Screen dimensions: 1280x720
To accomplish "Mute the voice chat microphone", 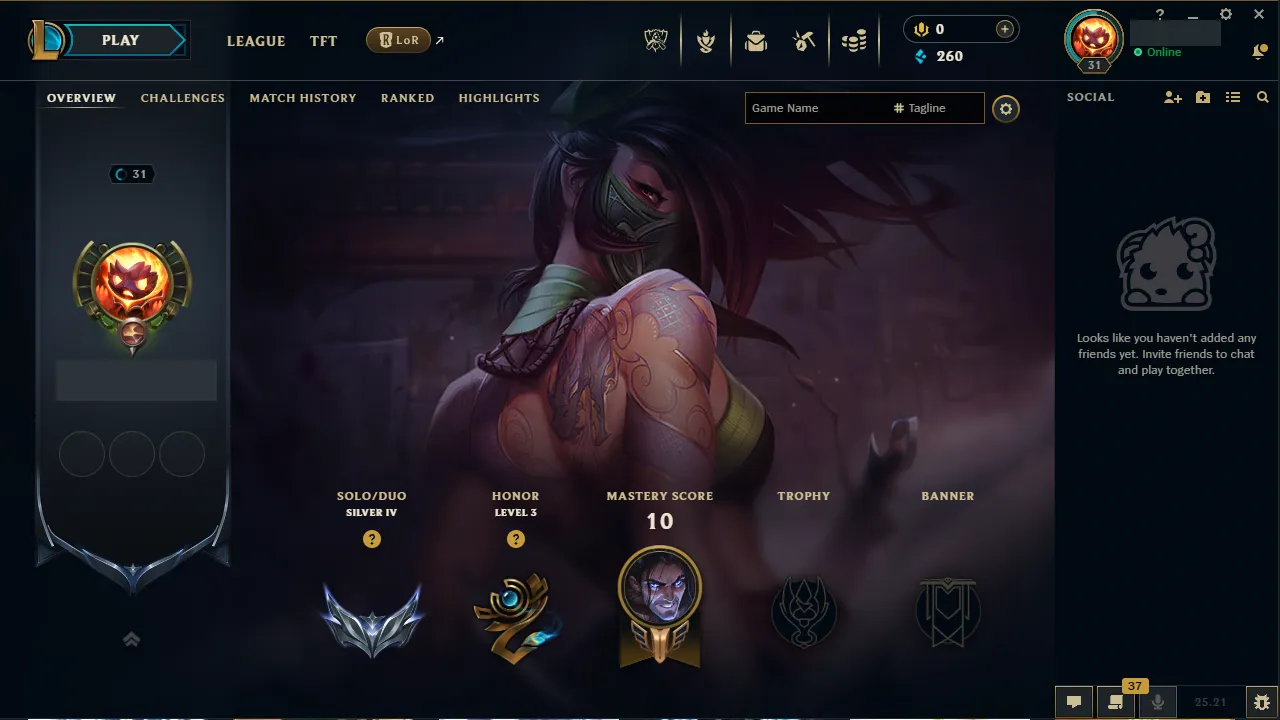I will tap(1157, 702).
